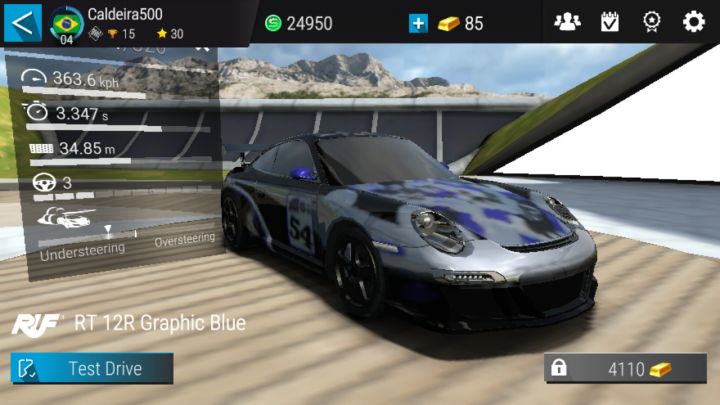This screenshot has height=405, width=720.
Task: Open the Caldeira500 player profile
Action: point(120,22)
